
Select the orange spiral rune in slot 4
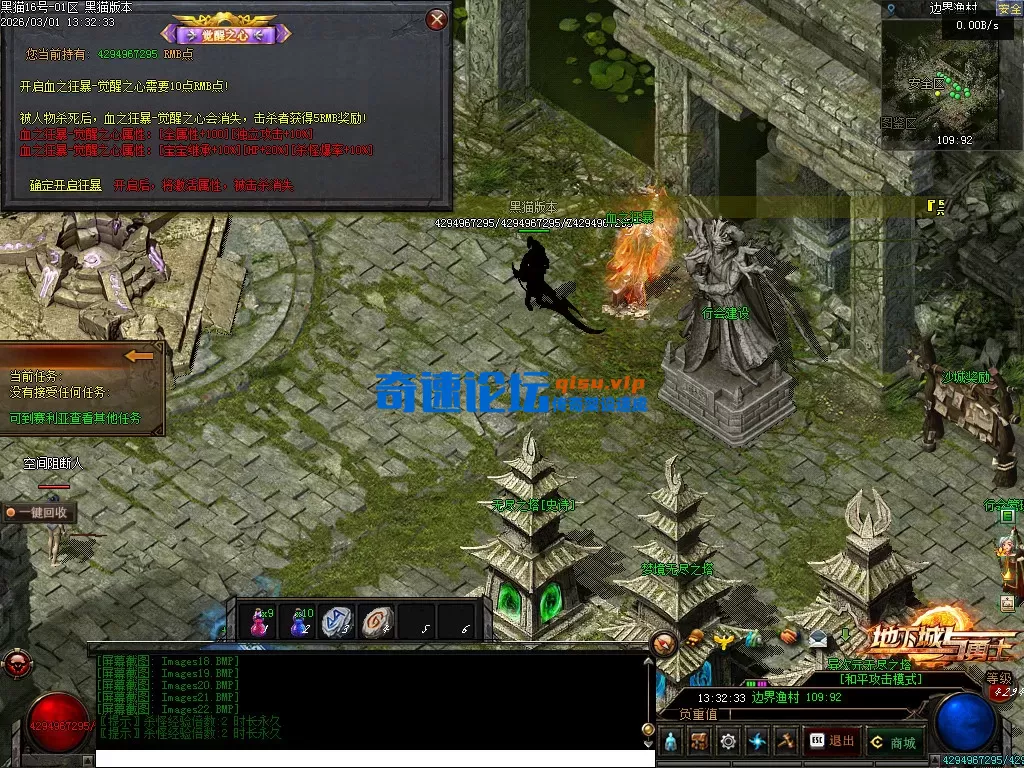click(377, 621)
